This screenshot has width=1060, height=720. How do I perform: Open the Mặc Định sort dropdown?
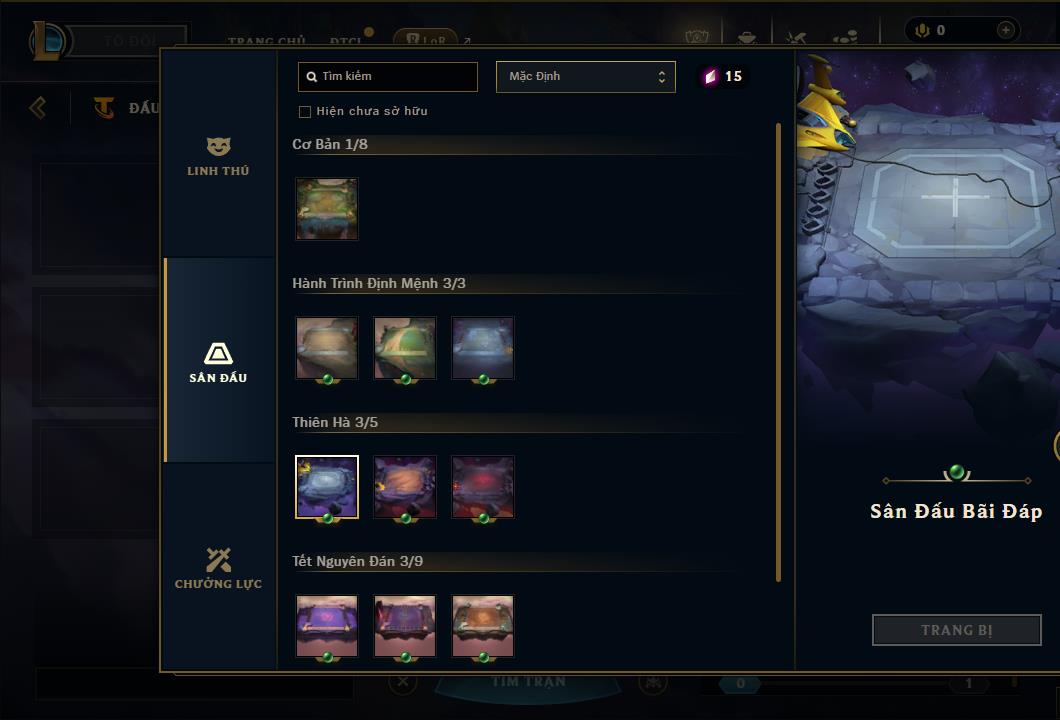click(x=585, y=77)
